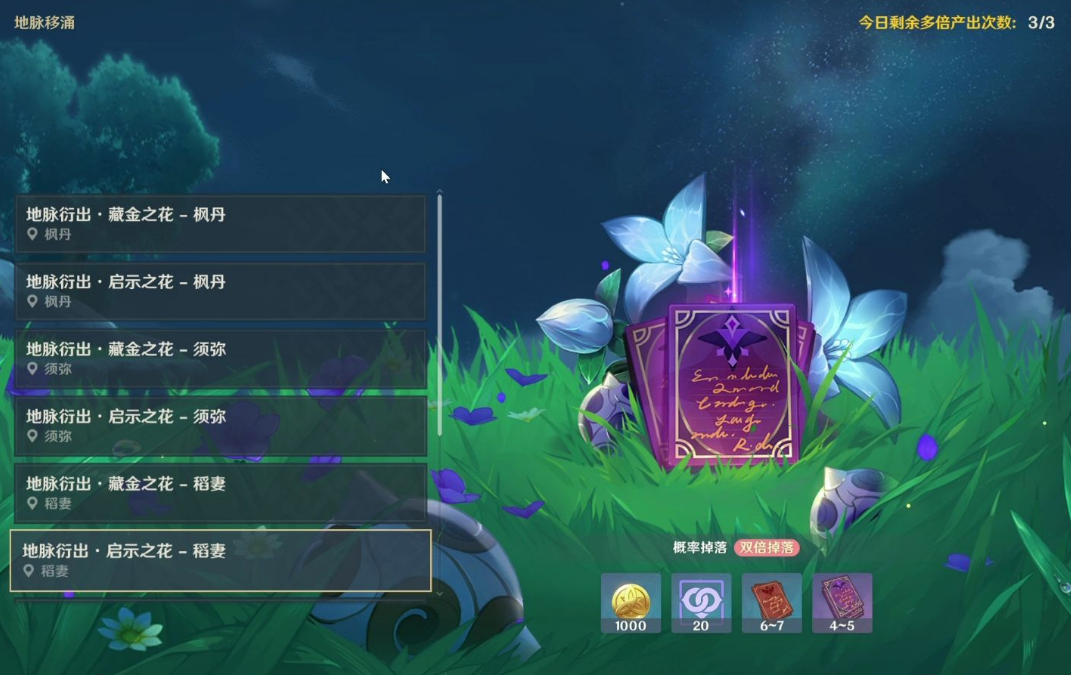1071x675 pixels.
Task: Inspect the 1000 Mora coin reward
Action: 631,602
